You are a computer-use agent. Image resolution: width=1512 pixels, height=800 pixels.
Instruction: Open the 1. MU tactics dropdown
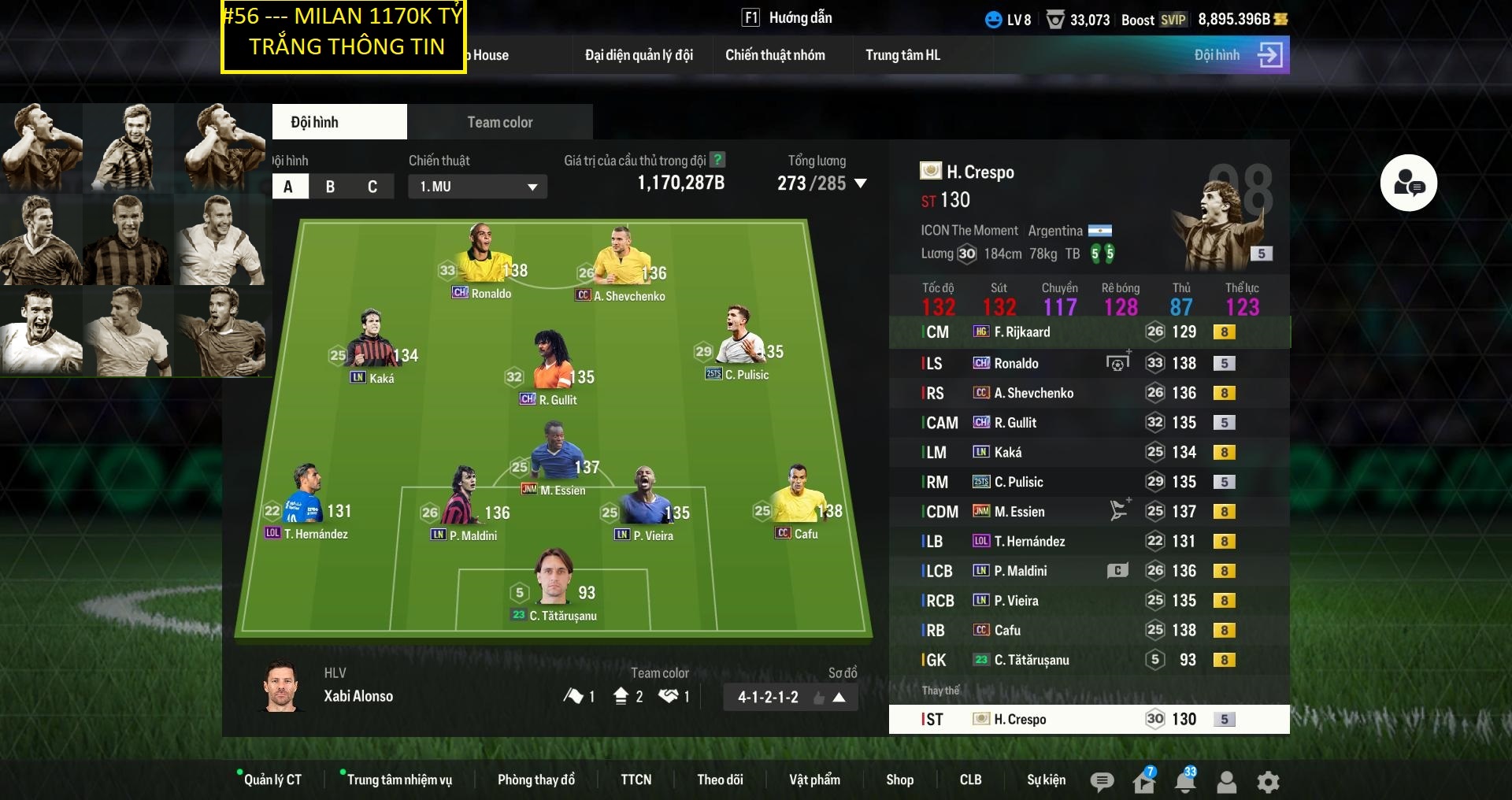(476, 187)
